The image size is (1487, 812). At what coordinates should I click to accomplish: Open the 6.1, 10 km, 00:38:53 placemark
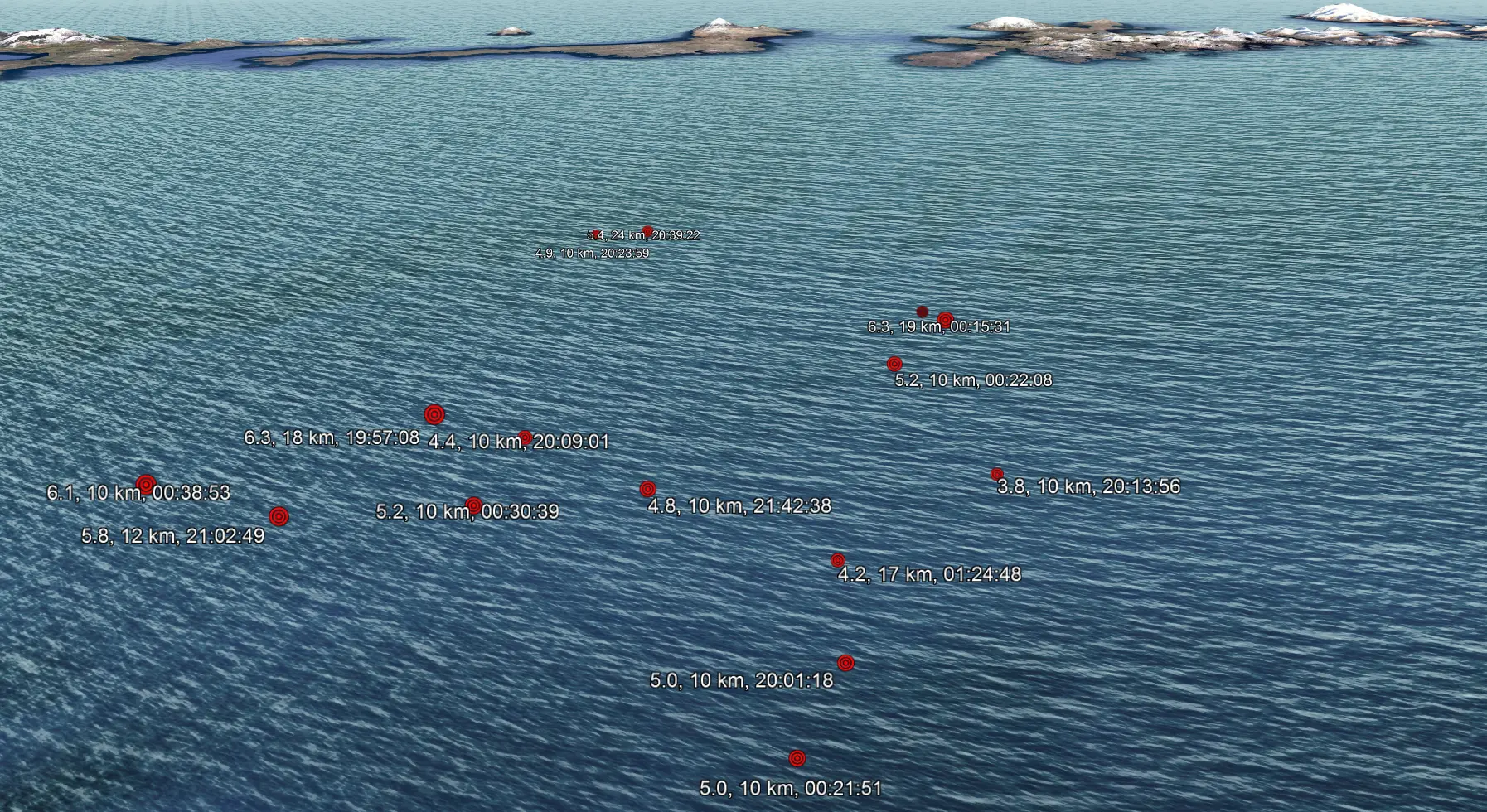(x=146, y=484)
